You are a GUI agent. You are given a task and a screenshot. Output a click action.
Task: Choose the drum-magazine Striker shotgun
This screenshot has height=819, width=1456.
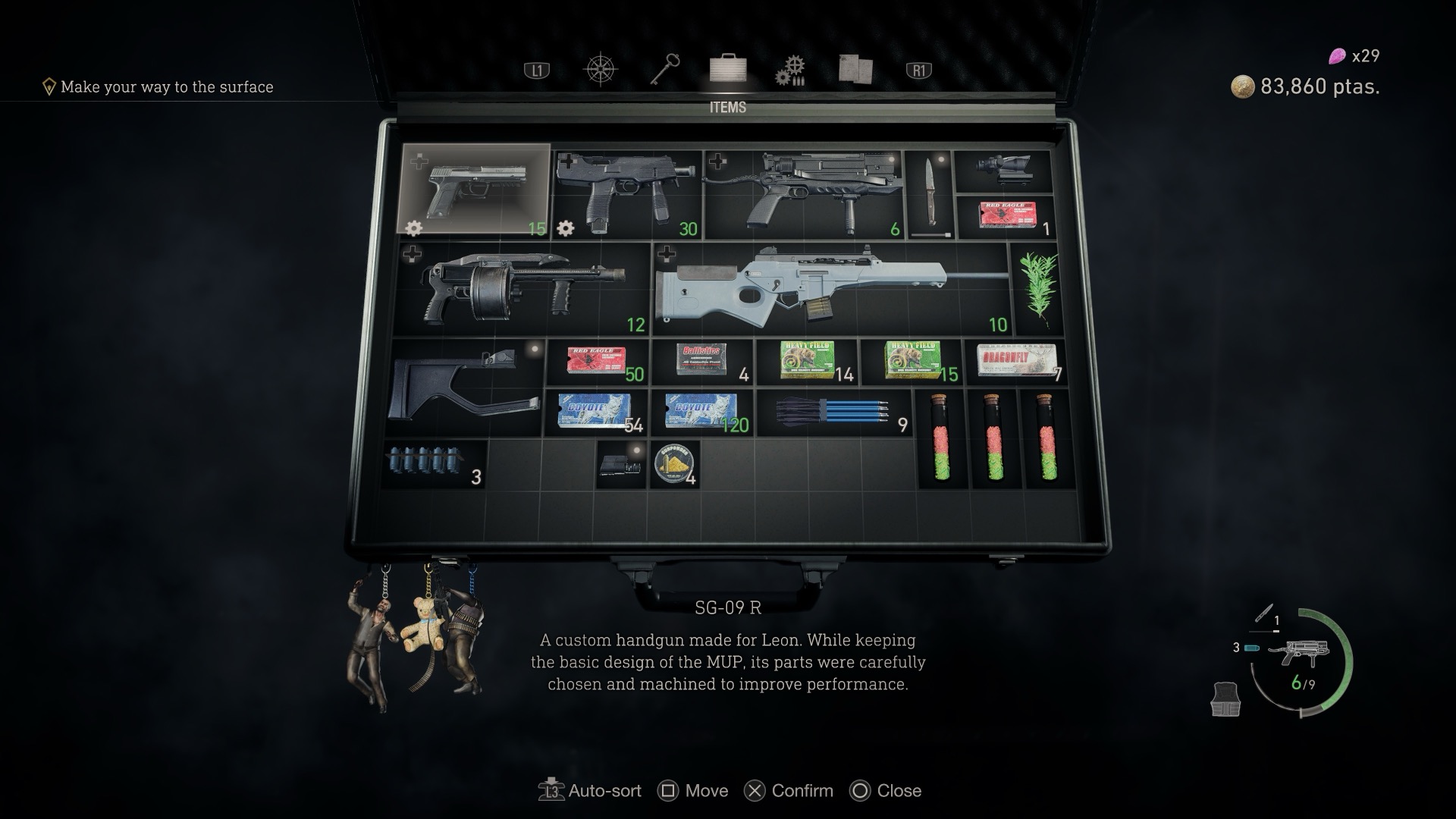[523, 288]
